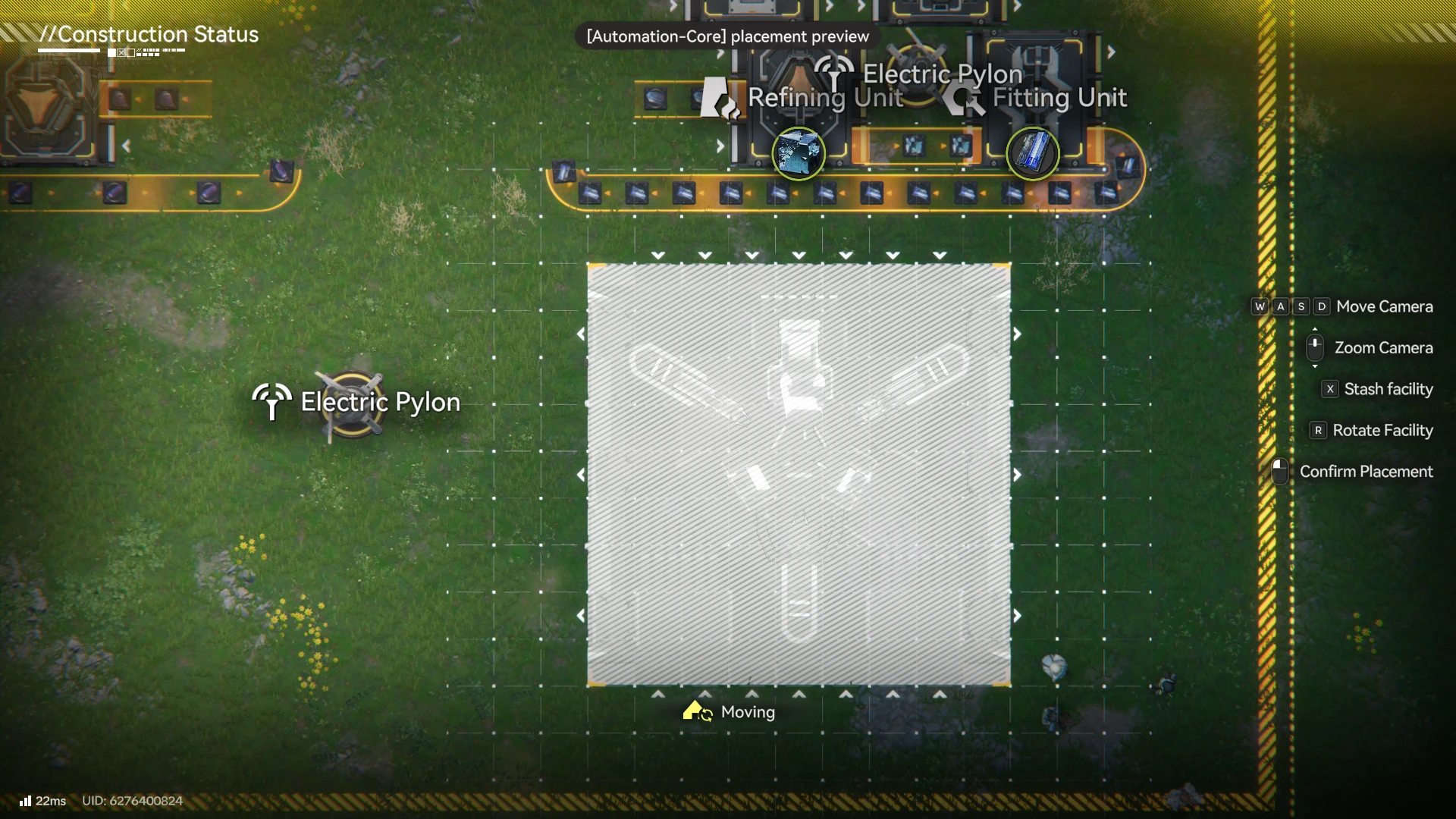
Task: Click the Electric Pylon antenna icon
Action: point(834,72)
